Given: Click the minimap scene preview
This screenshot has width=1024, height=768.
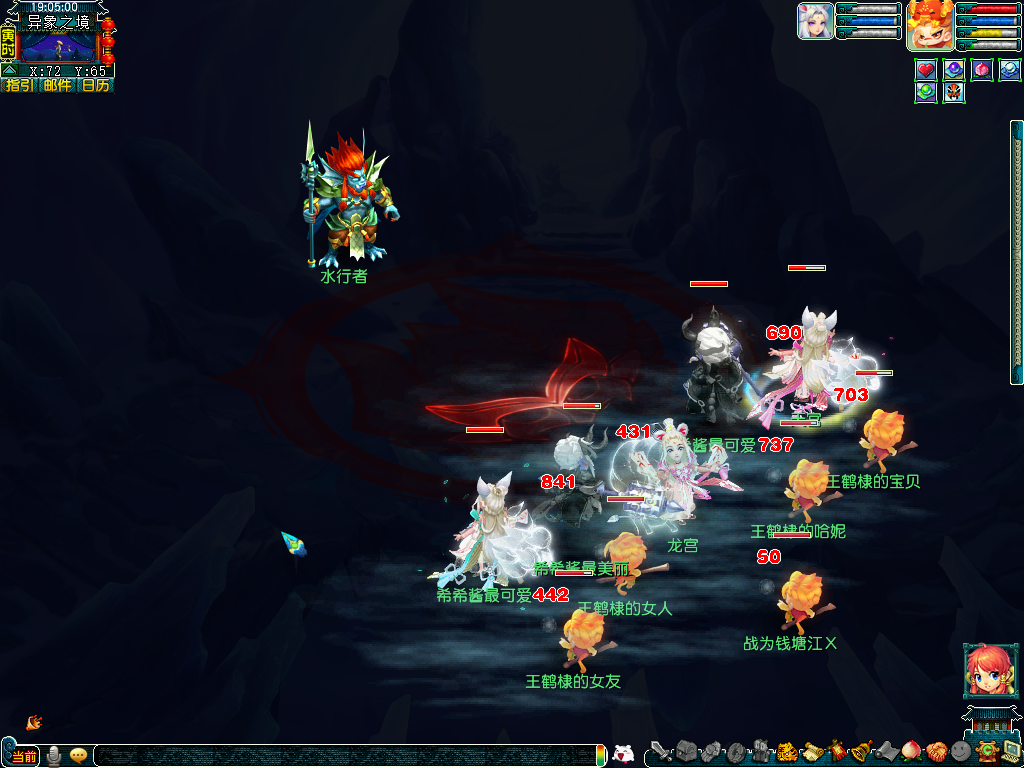Looking at the screenshot, I should pyautogui.click(x=58, y=46).
